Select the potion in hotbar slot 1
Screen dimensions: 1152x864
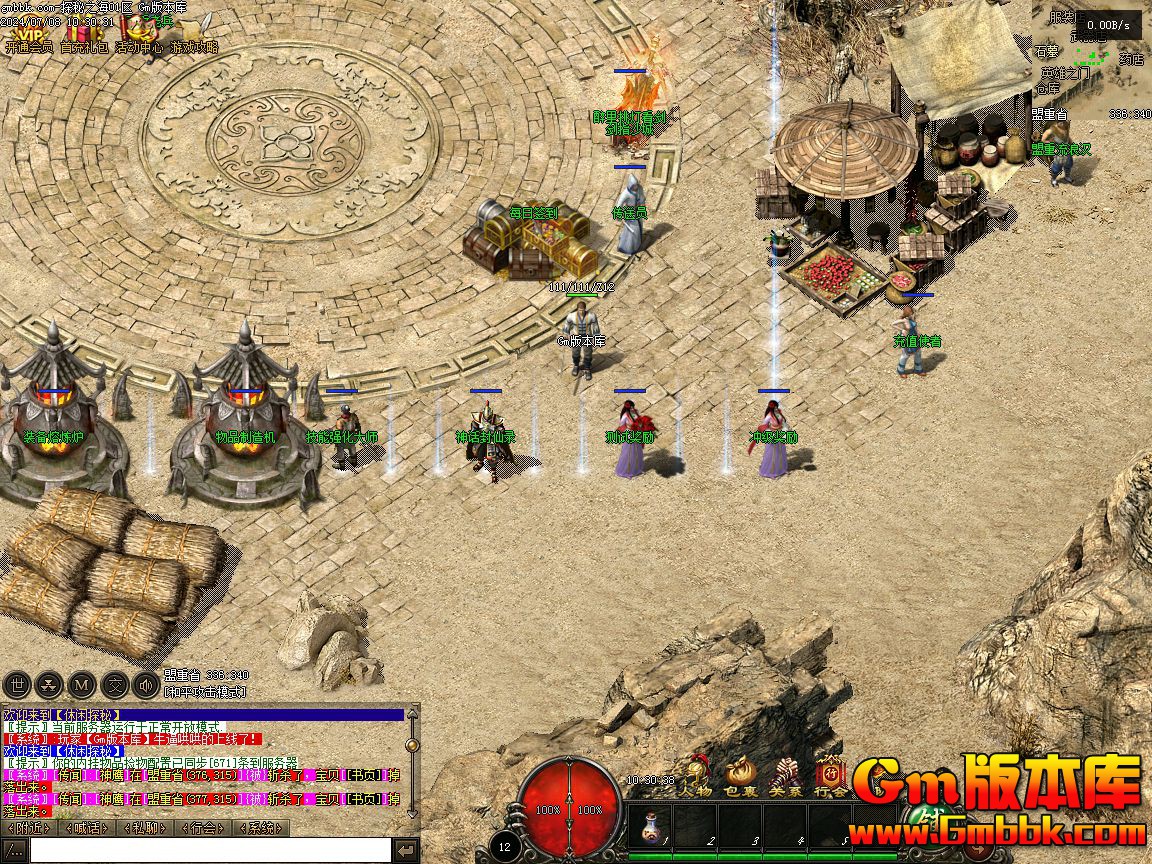(650, 827)
